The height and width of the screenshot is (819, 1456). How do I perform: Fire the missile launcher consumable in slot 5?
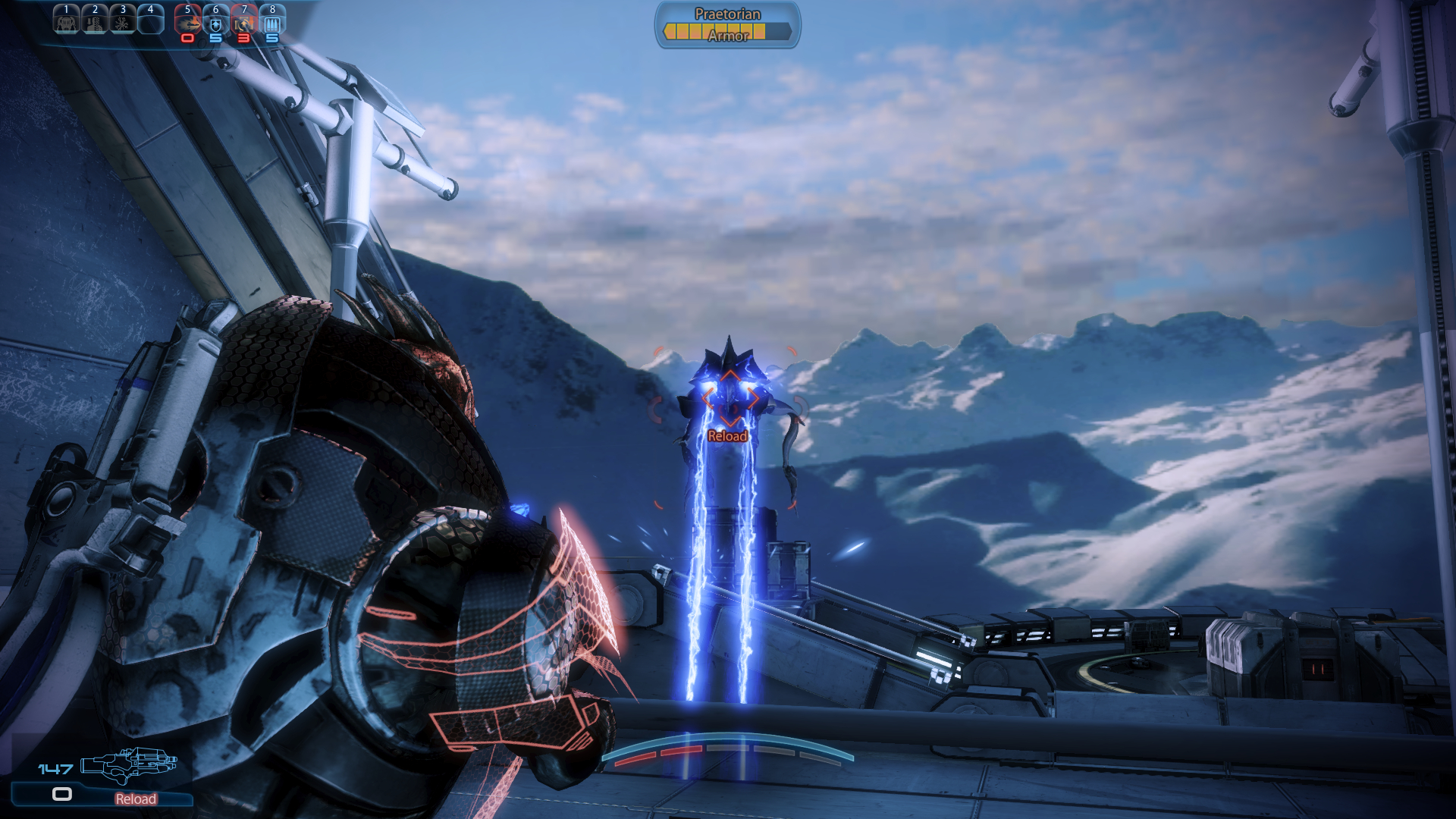tap(187, 21)
